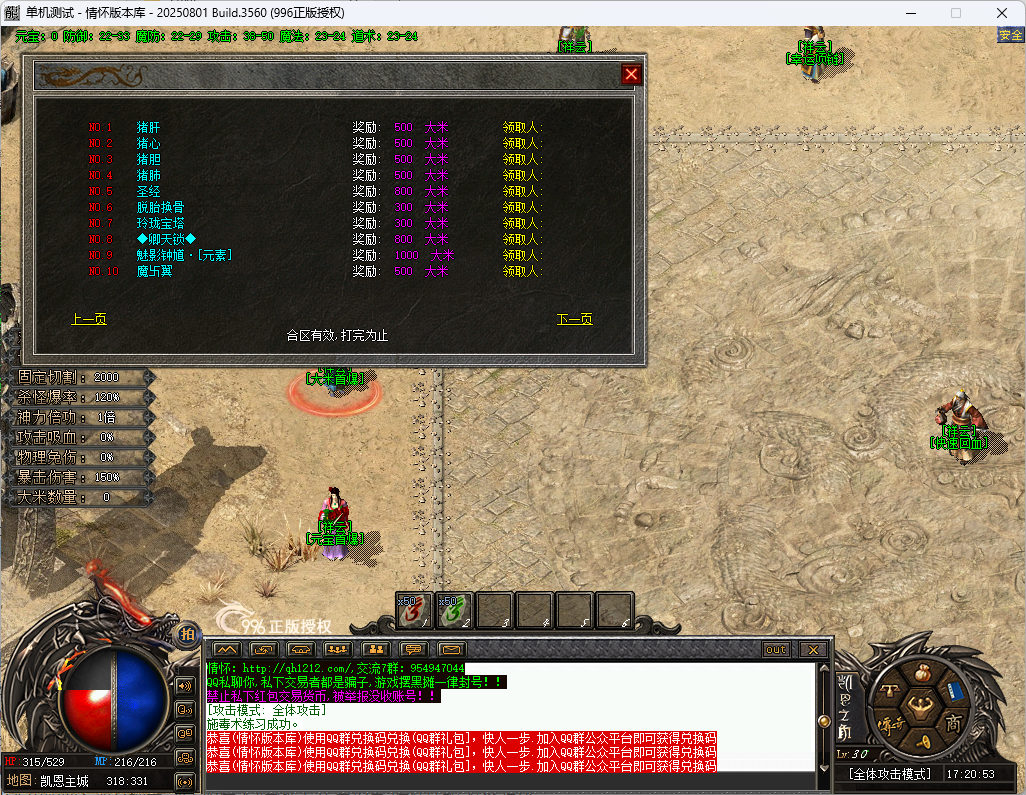Go to previous page 上一页
The image size is (1026, 795).
point(89,320)
